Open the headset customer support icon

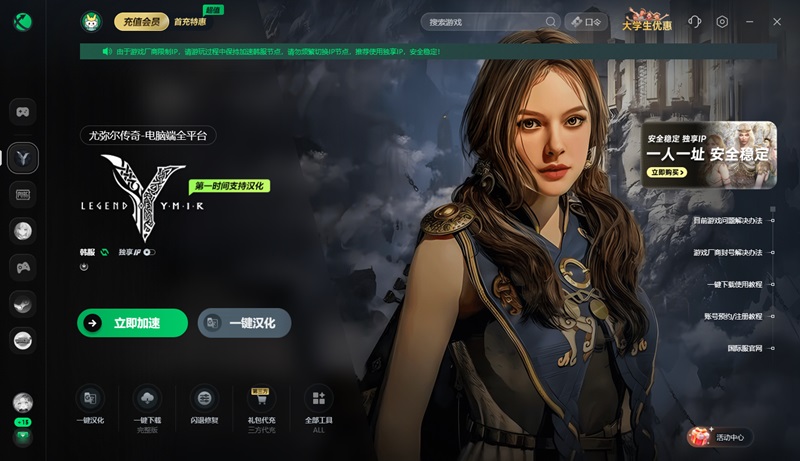(694, 21)
